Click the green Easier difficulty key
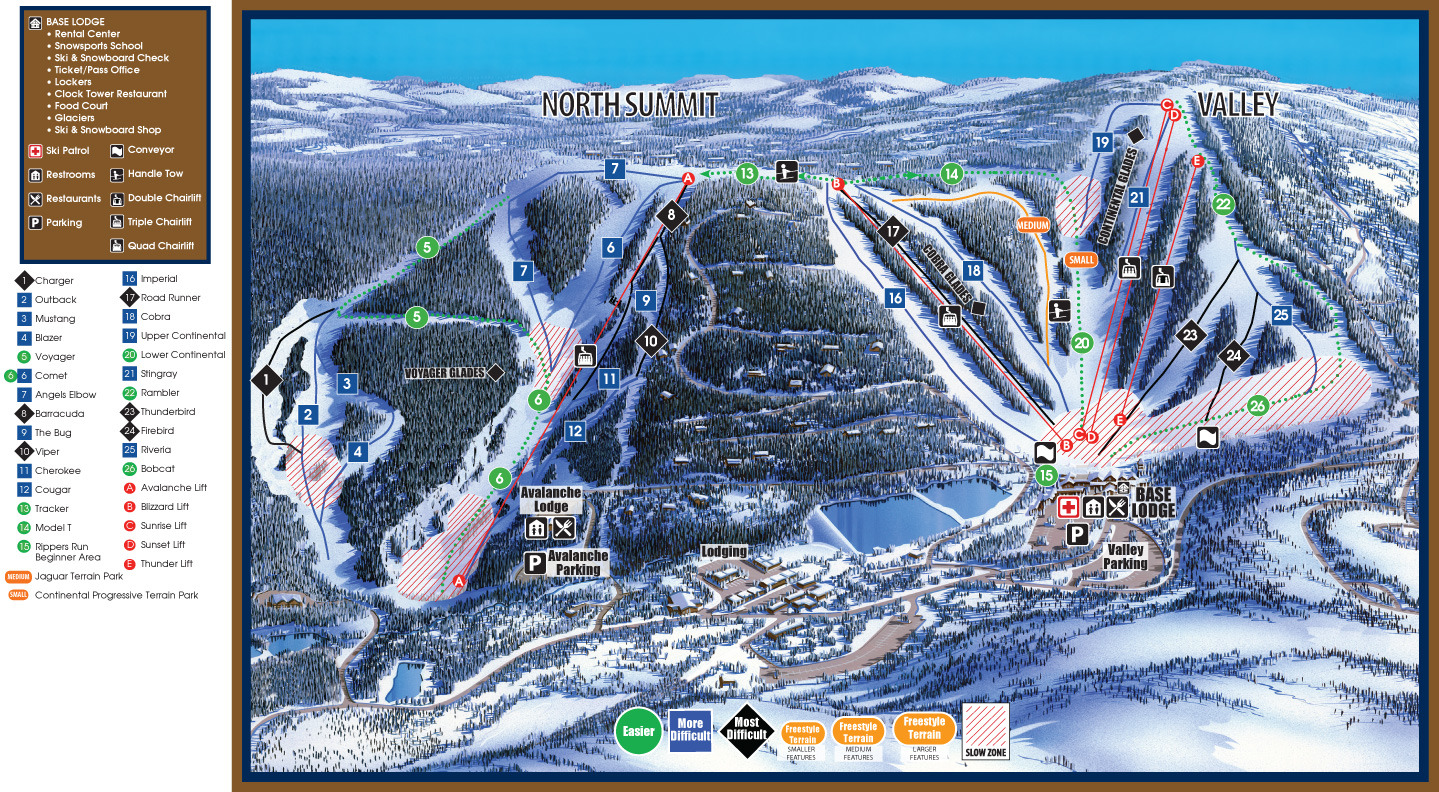This screenshot has height=792, width=1439. 638,731
